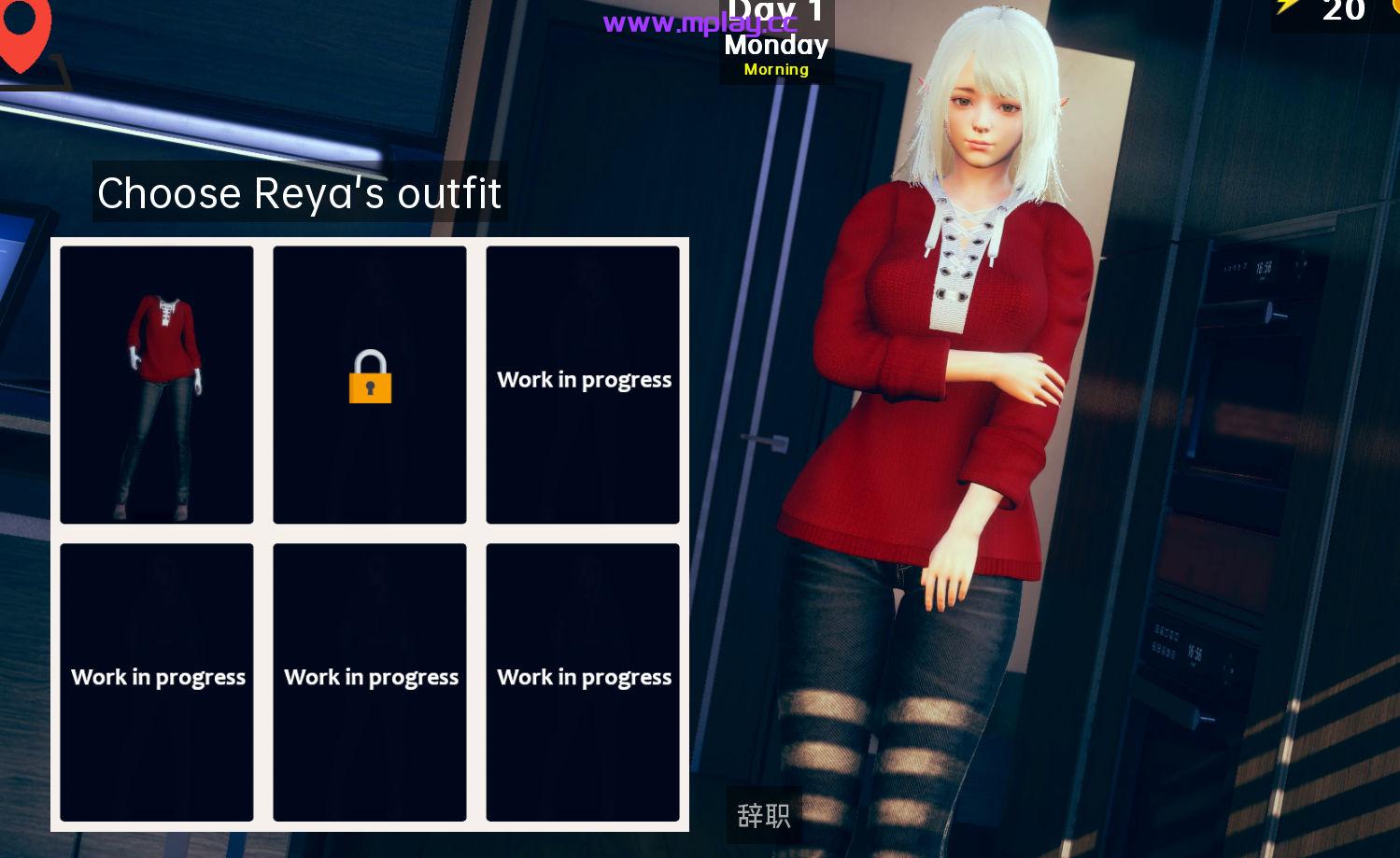1400x858 pixels.
Task: Select the red sweater outfit for Reya
Action: [x=156, y=384]
